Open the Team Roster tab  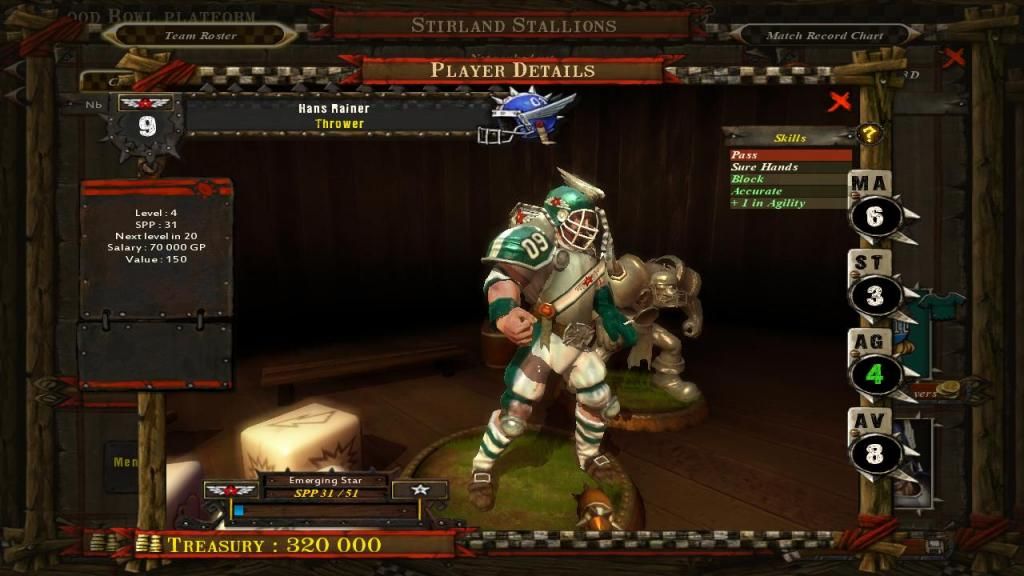click(200, 35)
